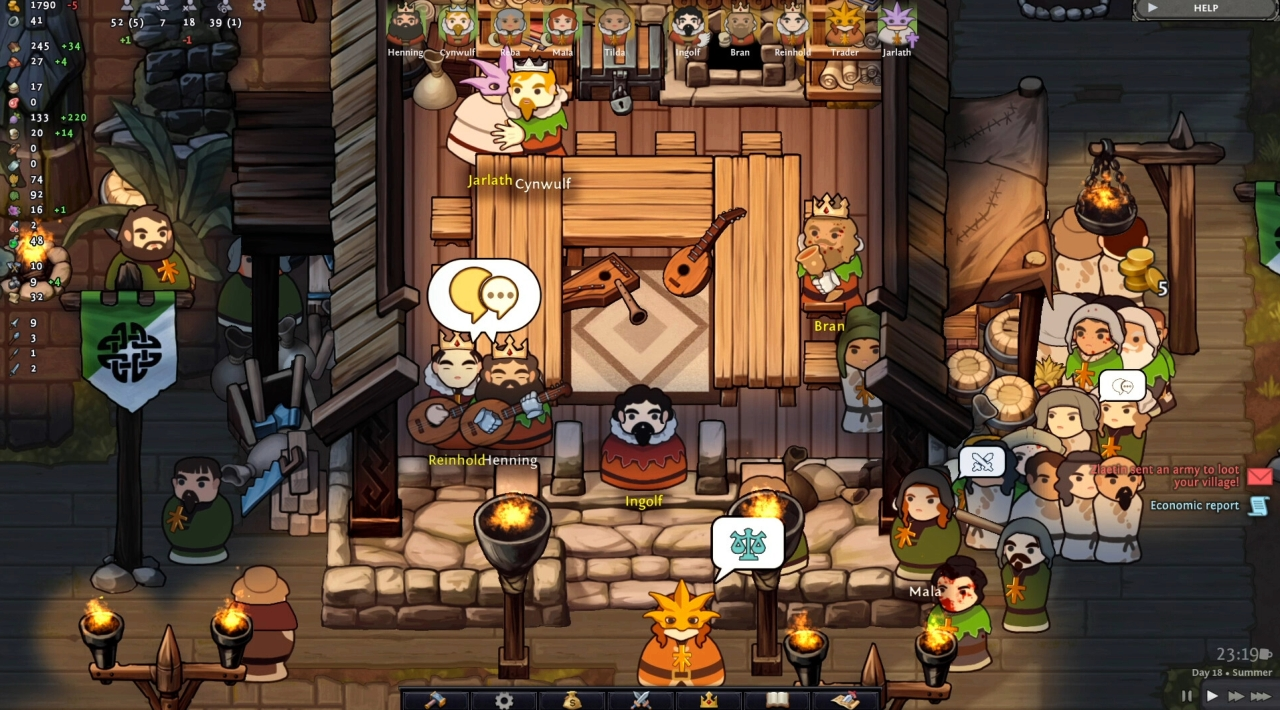Select Henning's portrait in the top bar
The width and height of the screenshot is (1280, 710).
[406, 27]
